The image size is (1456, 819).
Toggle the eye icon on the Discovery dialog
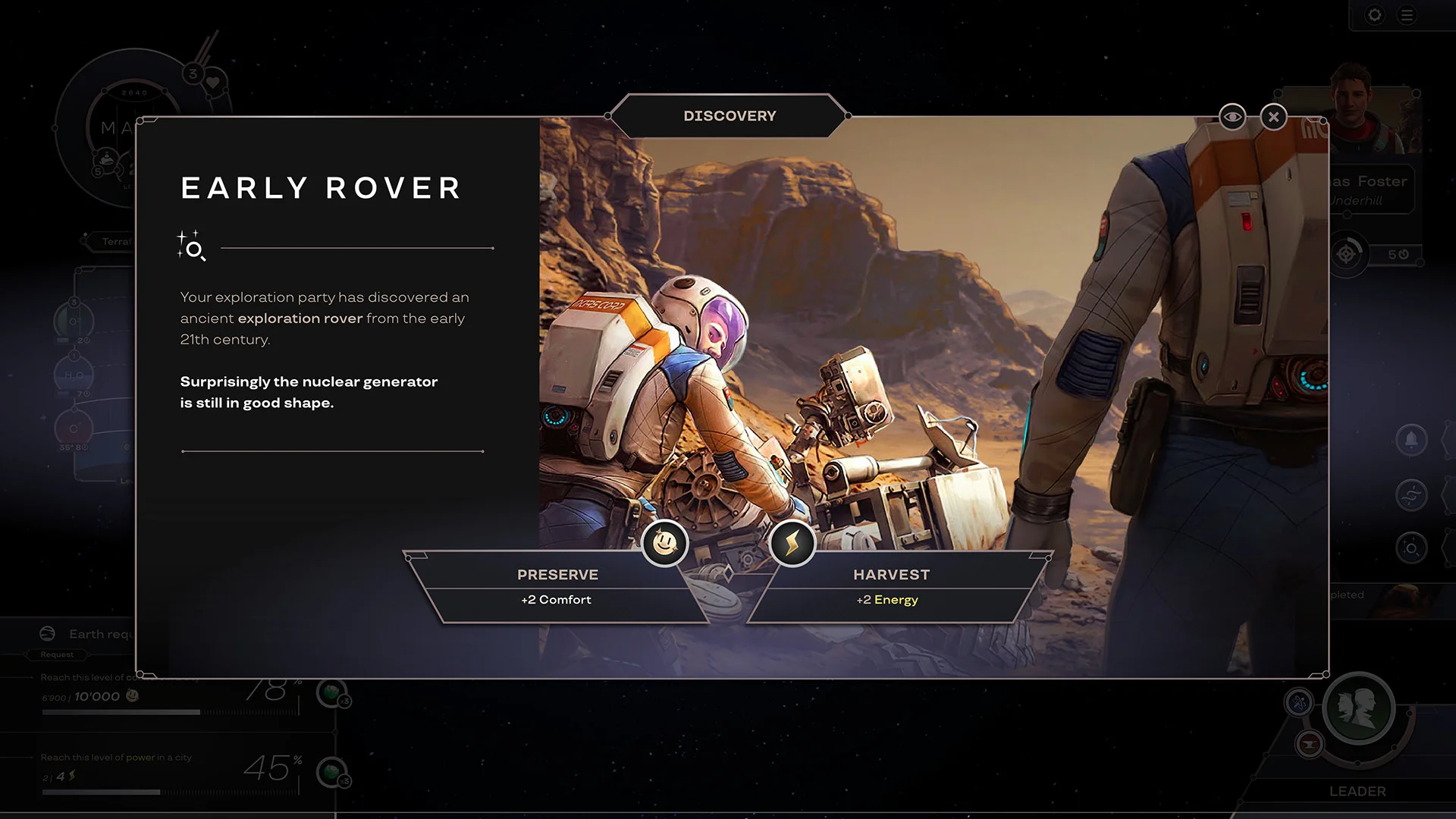coord(1232,116)
